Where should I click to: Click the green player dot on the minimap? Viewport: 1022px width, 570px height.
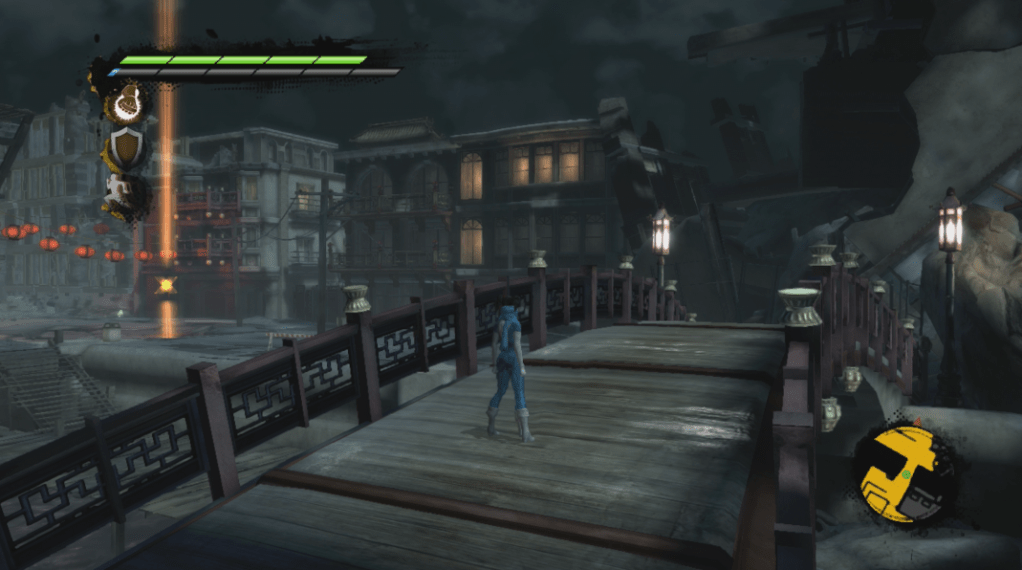906,476
